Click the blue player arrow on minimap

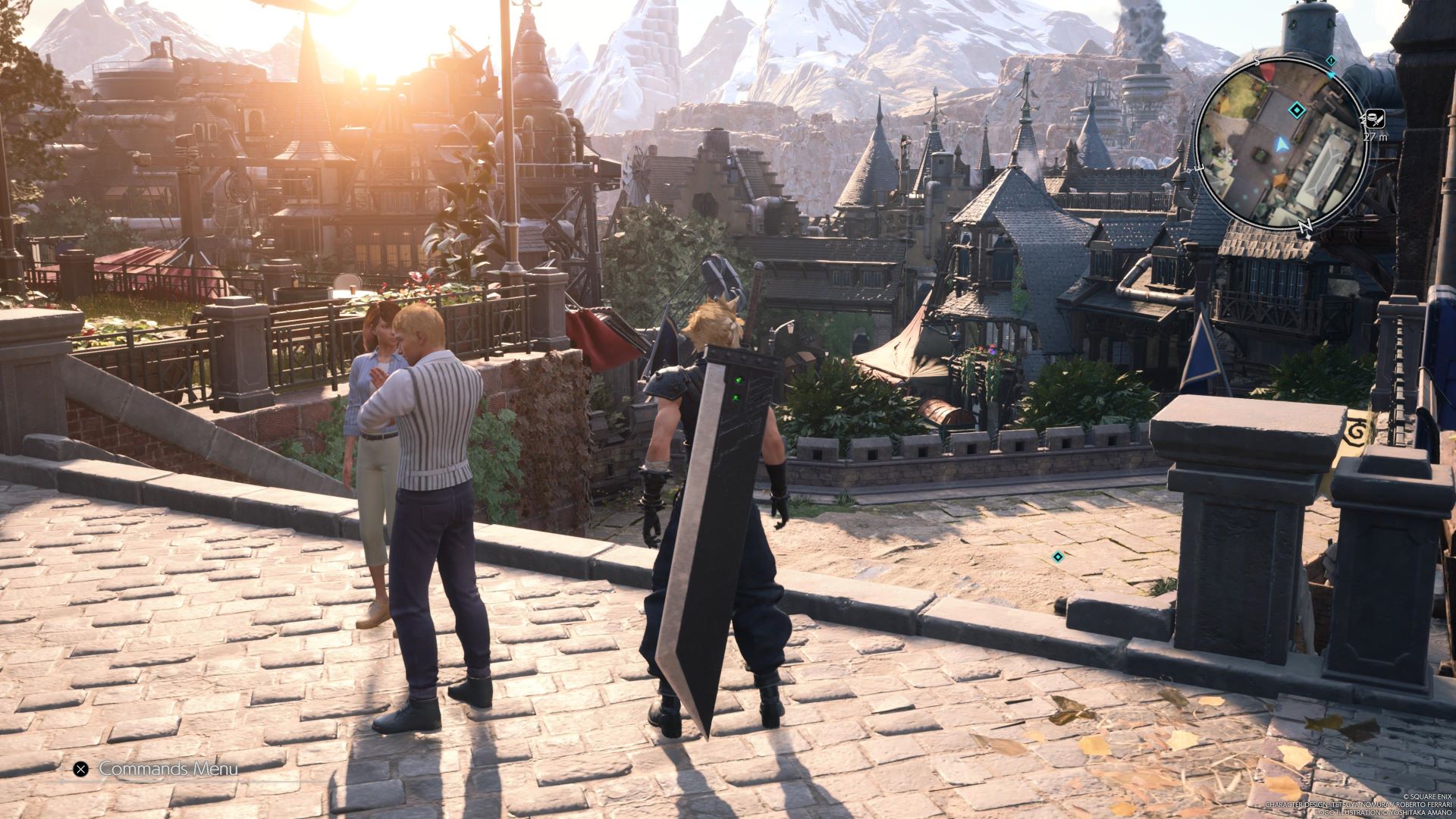(1282, 143)
